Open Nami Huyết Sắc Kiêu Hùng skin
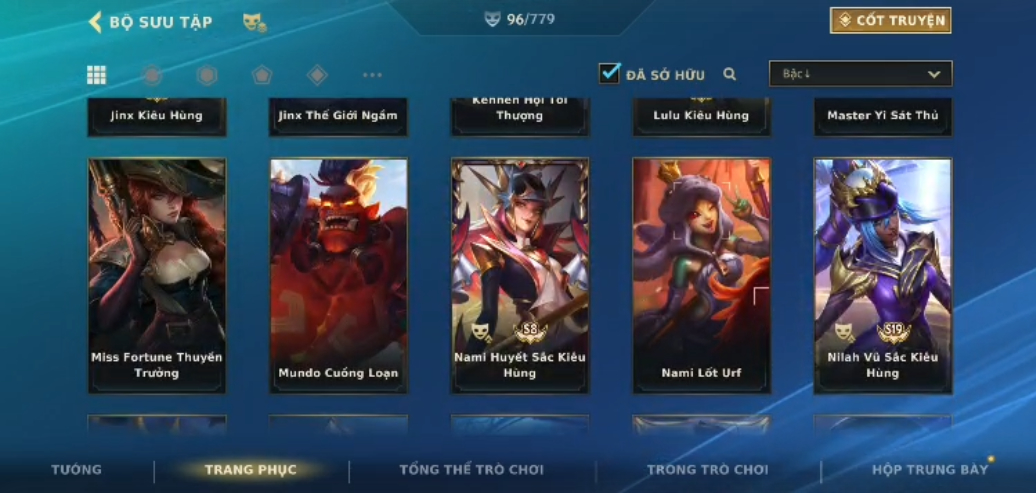The height and width of the screenshot is (493, 1036). coord(520,275)
